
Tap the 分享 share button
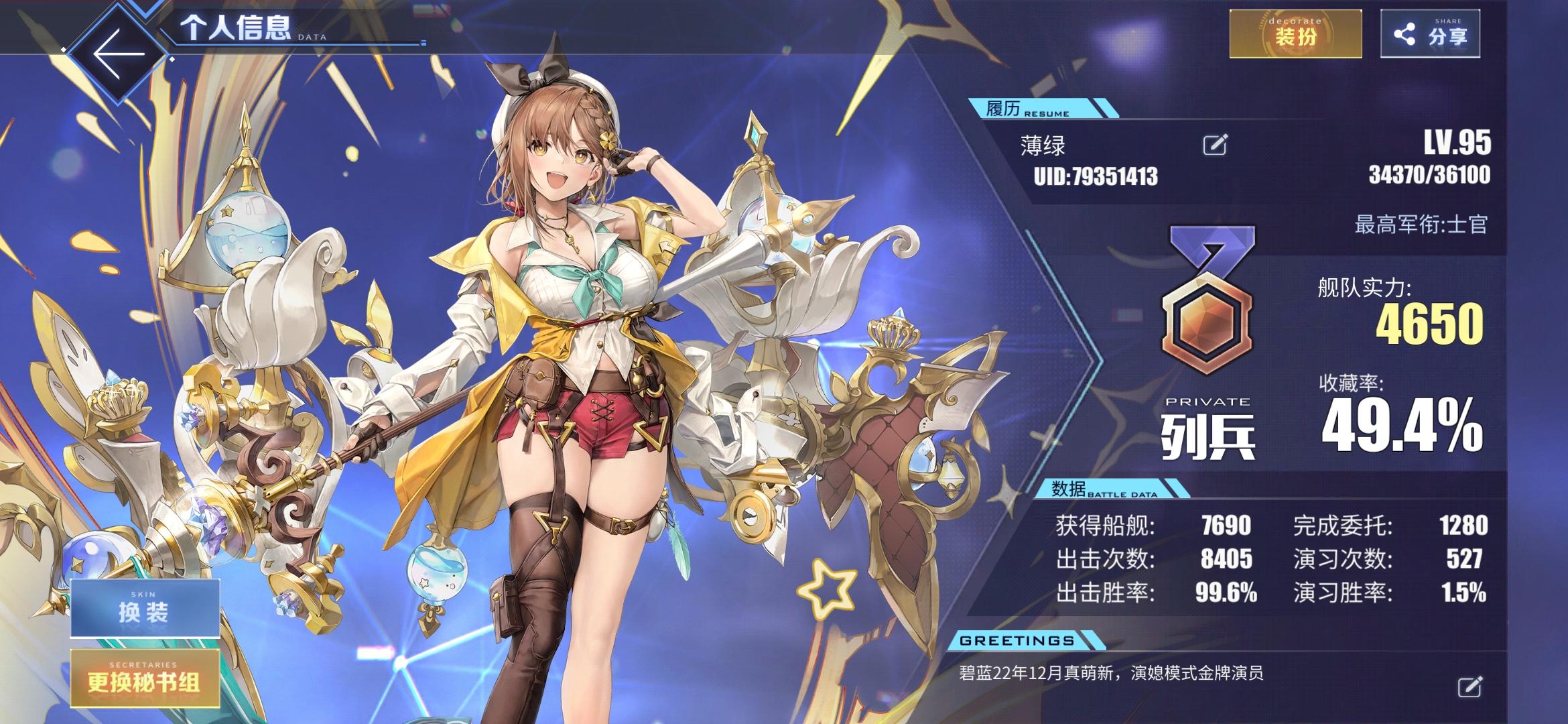tap(1430, 34)
